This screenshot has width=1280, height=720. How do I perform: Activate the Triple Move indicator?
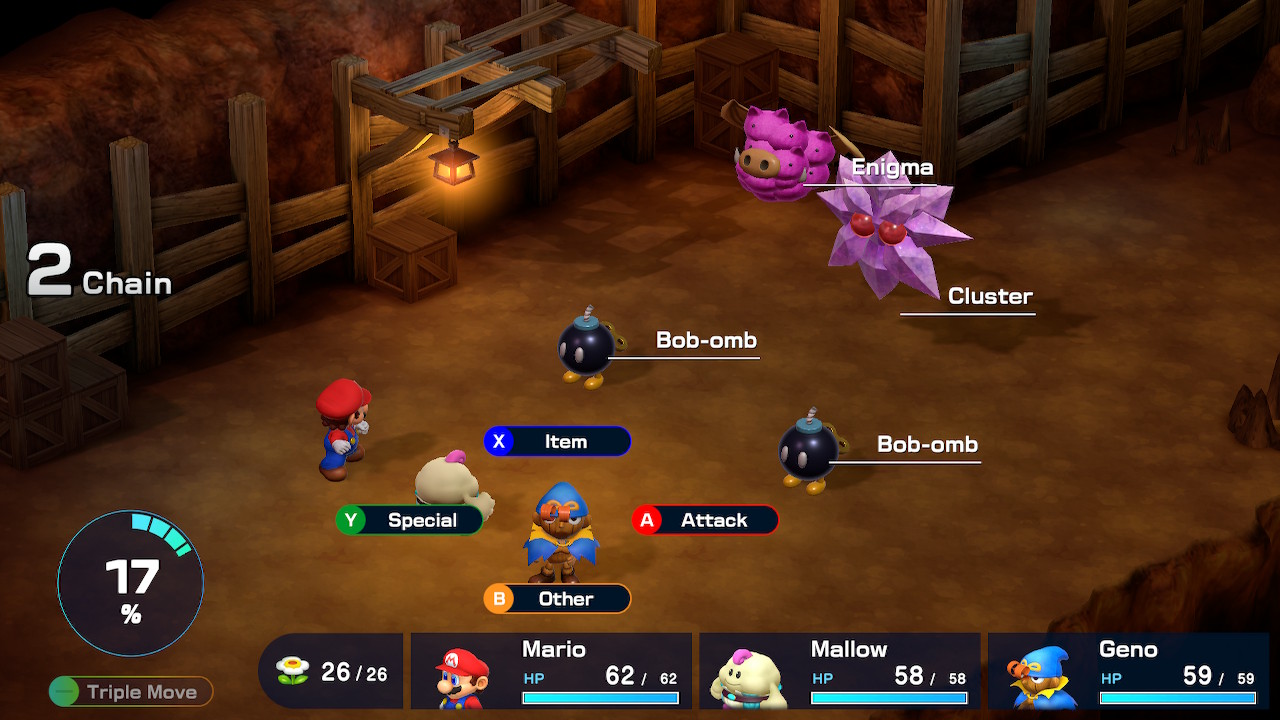pyautogui.click(x=131, y=691)
